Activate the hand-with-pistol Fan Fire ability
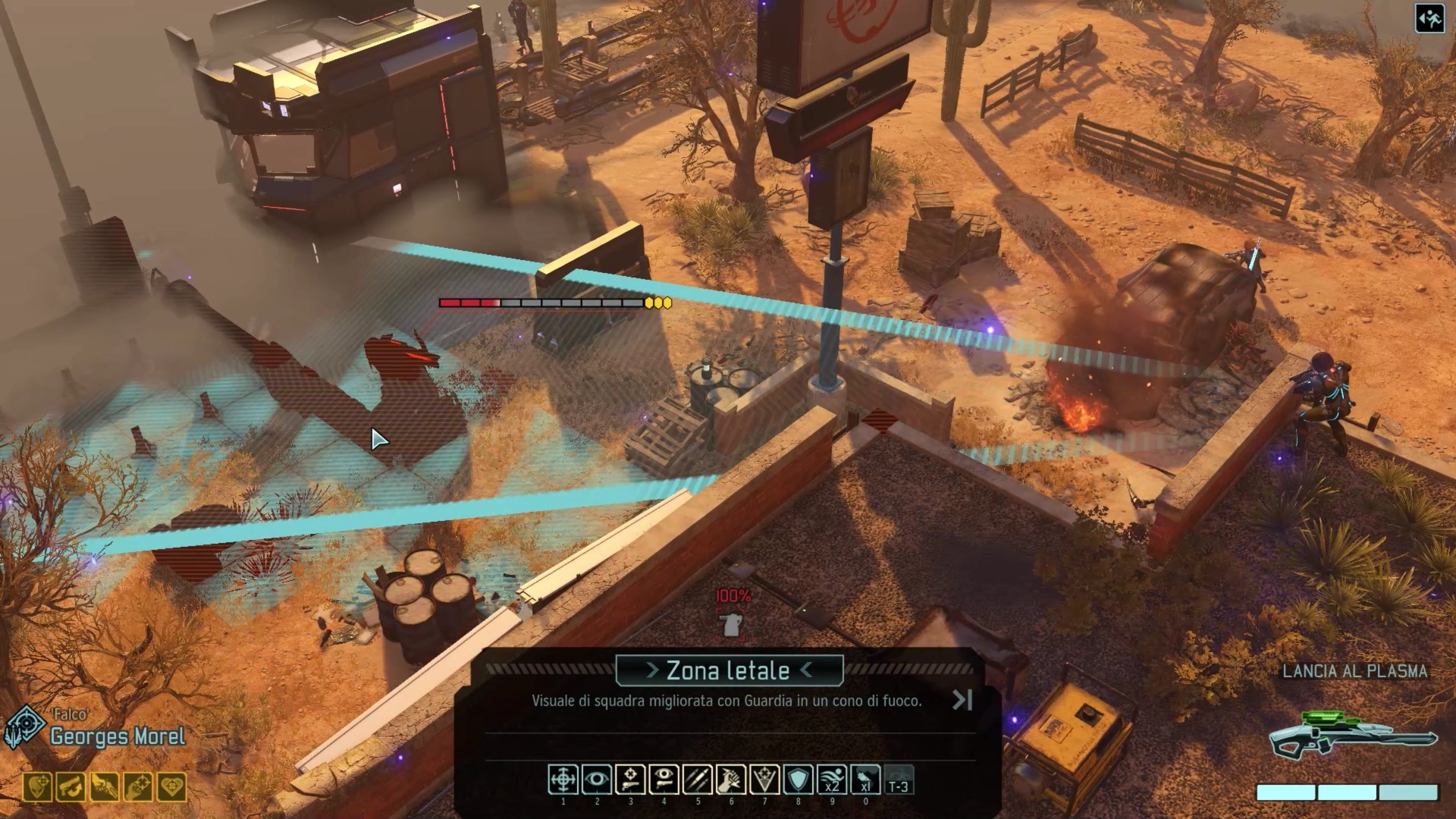This screenshot has height=819, width=1456. [731, 780]
